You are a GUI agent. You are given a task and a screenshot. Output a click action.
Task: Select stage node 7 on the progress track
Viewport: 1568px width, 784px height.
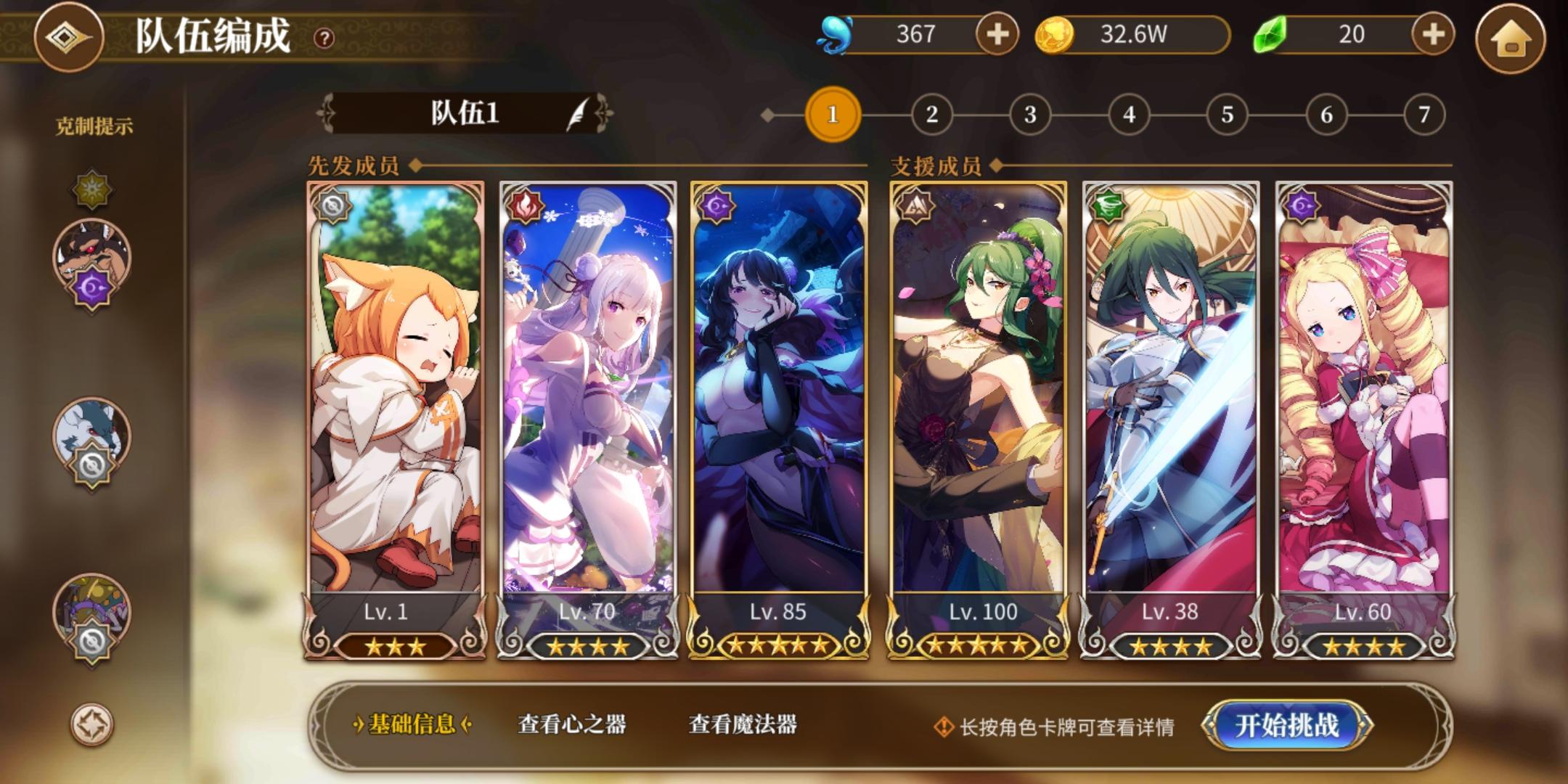[1425, 113]
